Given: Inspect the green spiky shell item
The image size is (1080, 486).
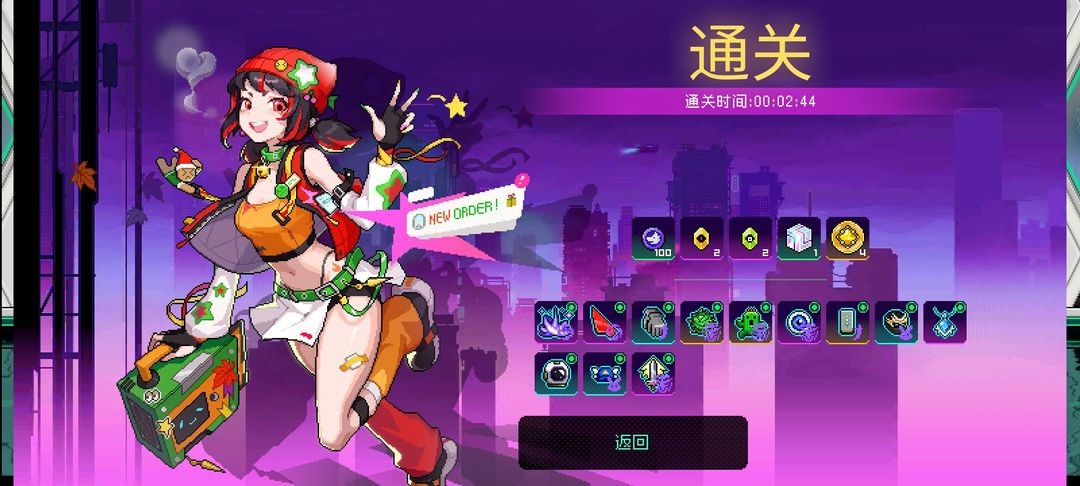Looking at the screenshot, I should (x=702, y=322).
